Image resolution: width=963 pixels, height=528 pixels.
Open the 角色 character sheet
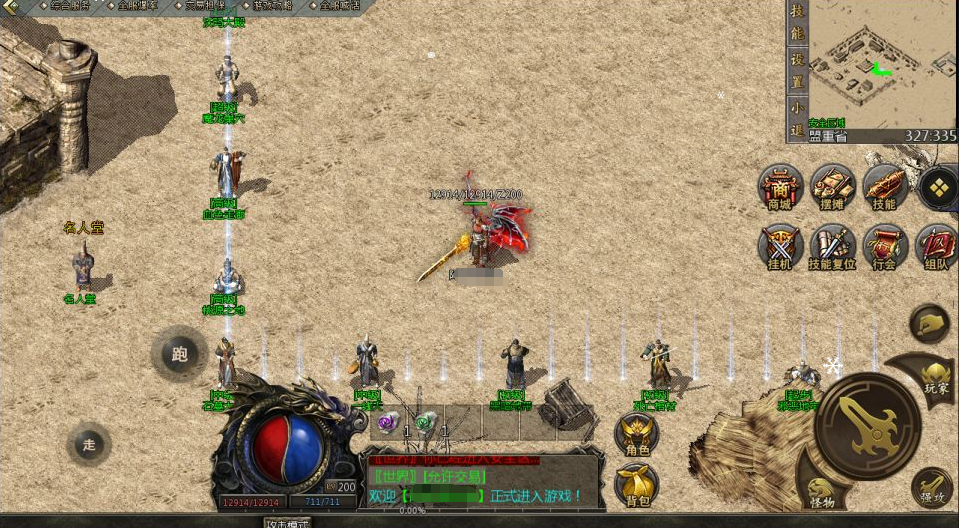tap(637, 435)
